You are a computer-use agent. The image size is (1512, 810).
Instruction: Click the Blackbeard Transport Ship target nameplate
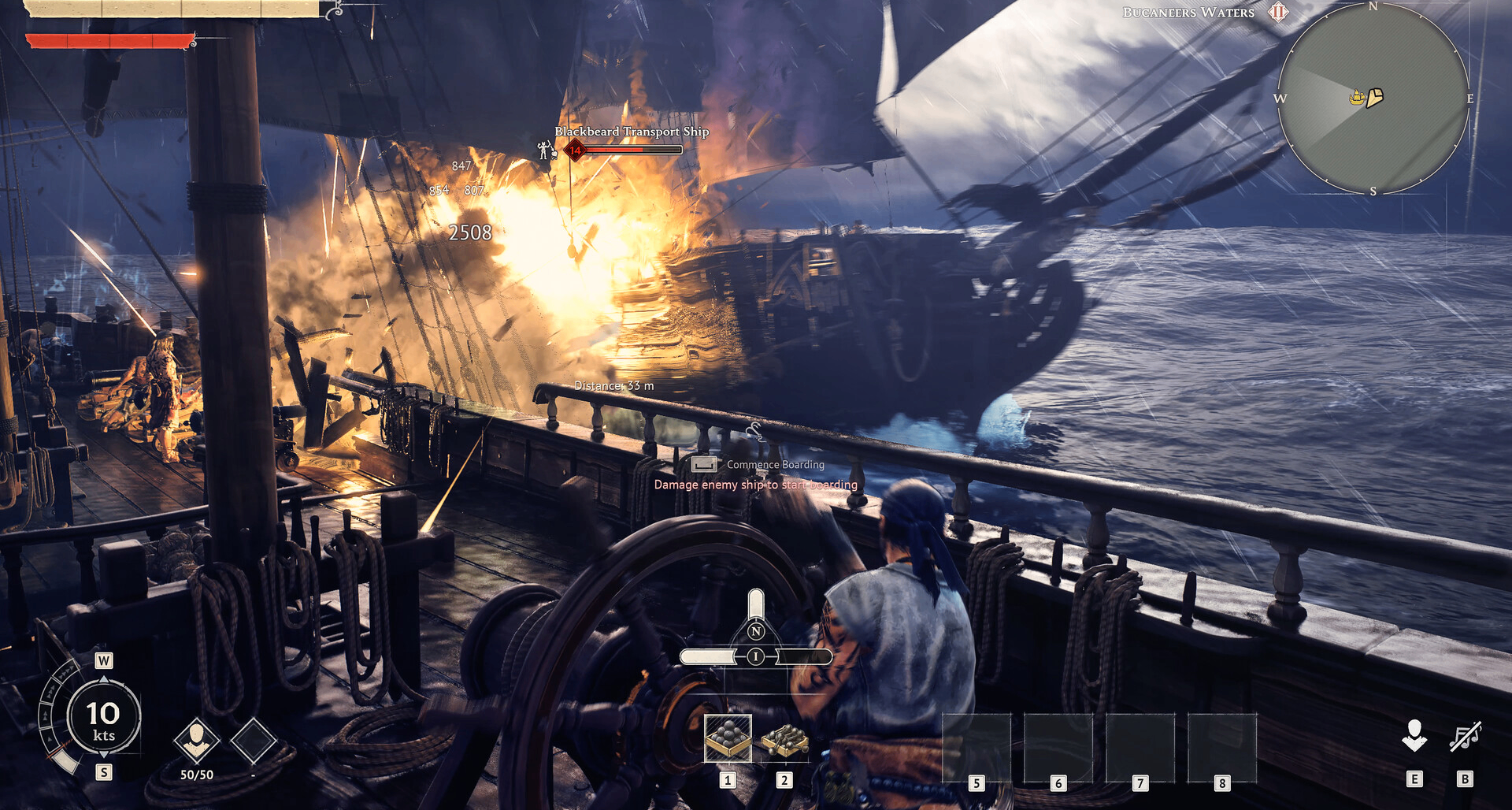pos(631,132)
